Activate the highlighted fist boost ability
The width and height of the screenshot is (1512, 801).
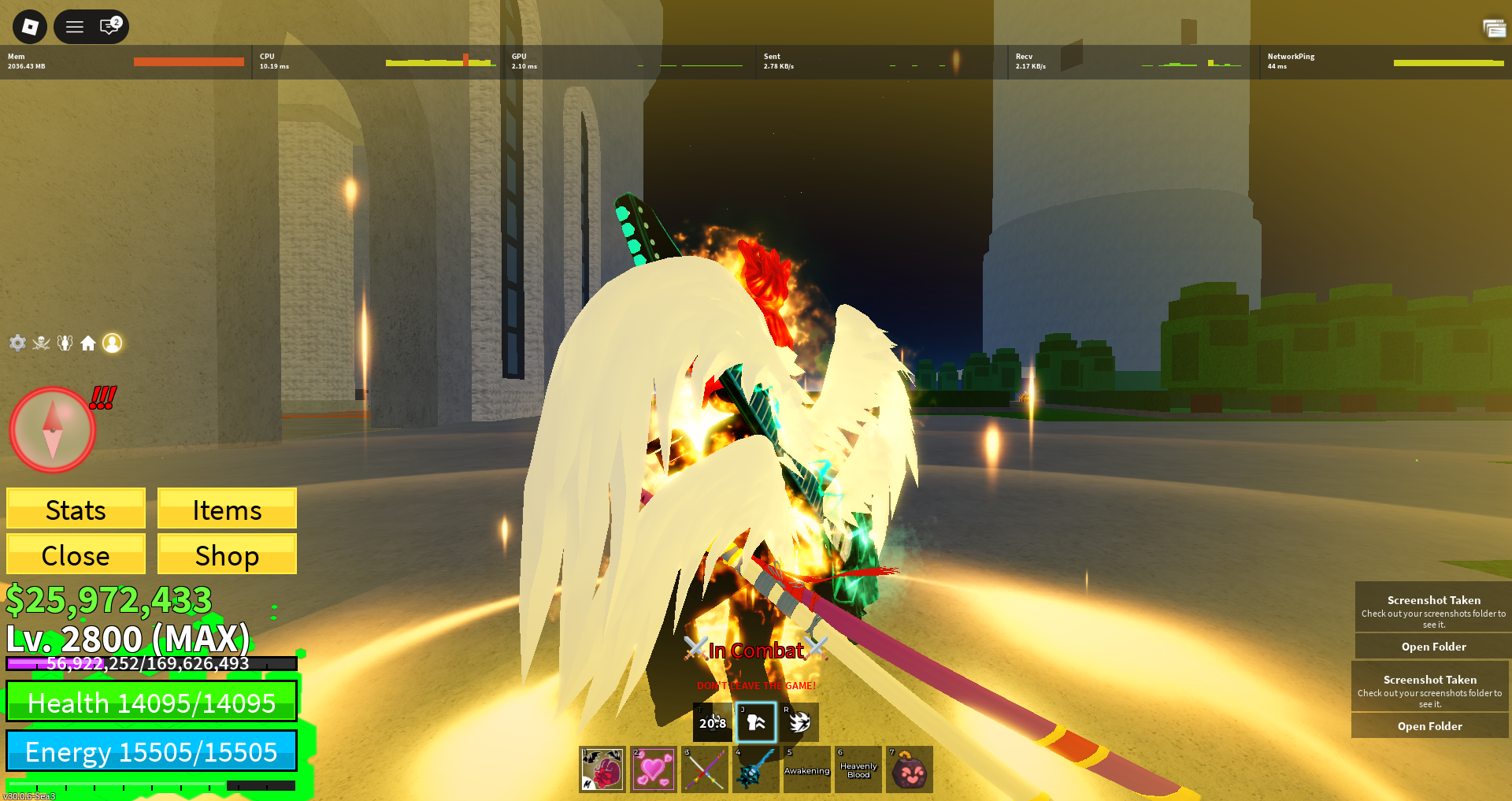[x=756, y=722]
